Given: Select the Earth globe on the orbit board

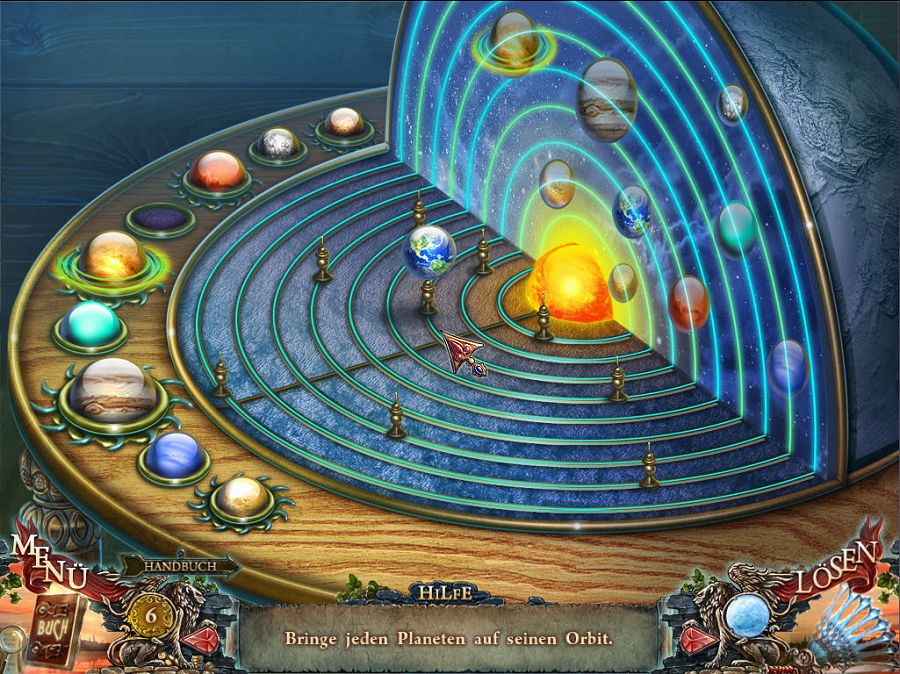Looking at the screenshot, I should (429, 250).
